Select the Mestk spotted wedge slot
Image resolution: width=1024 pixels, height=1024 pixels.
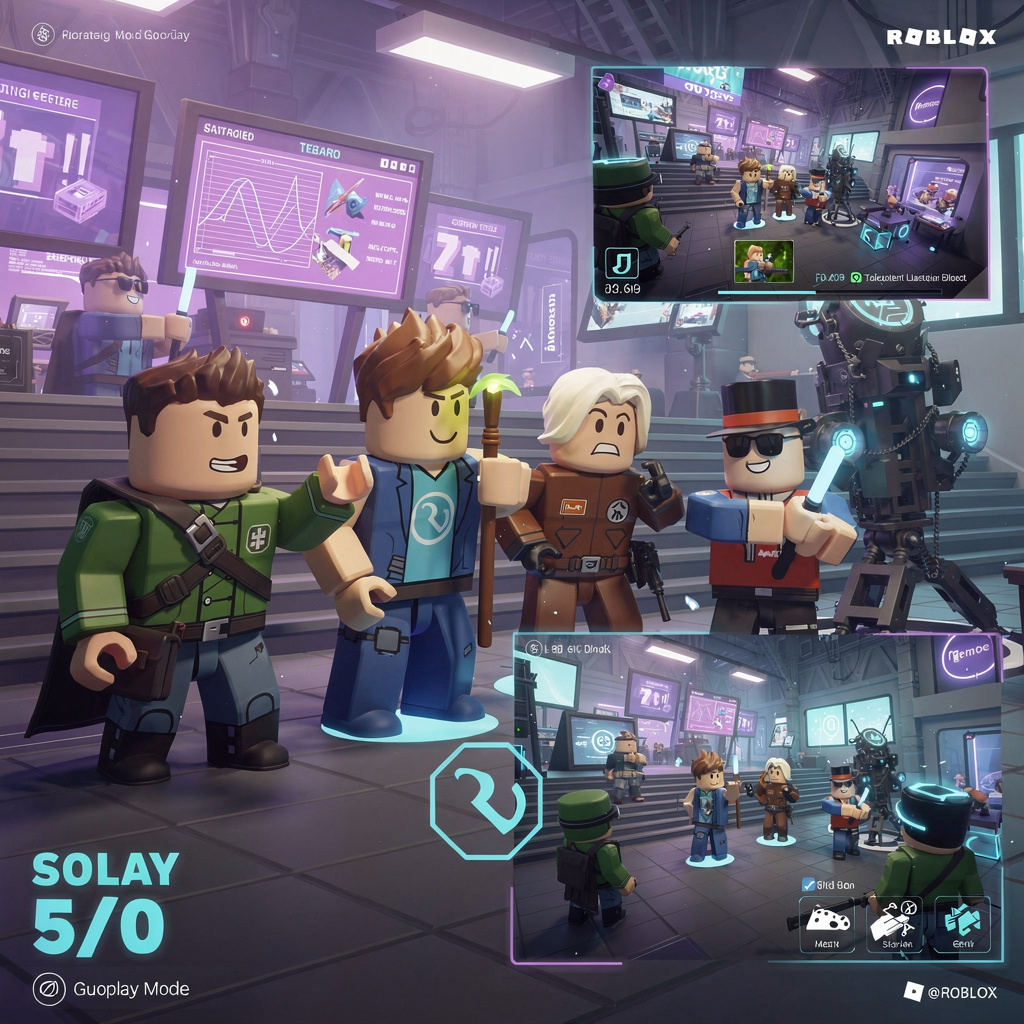[x=826, y=924]
